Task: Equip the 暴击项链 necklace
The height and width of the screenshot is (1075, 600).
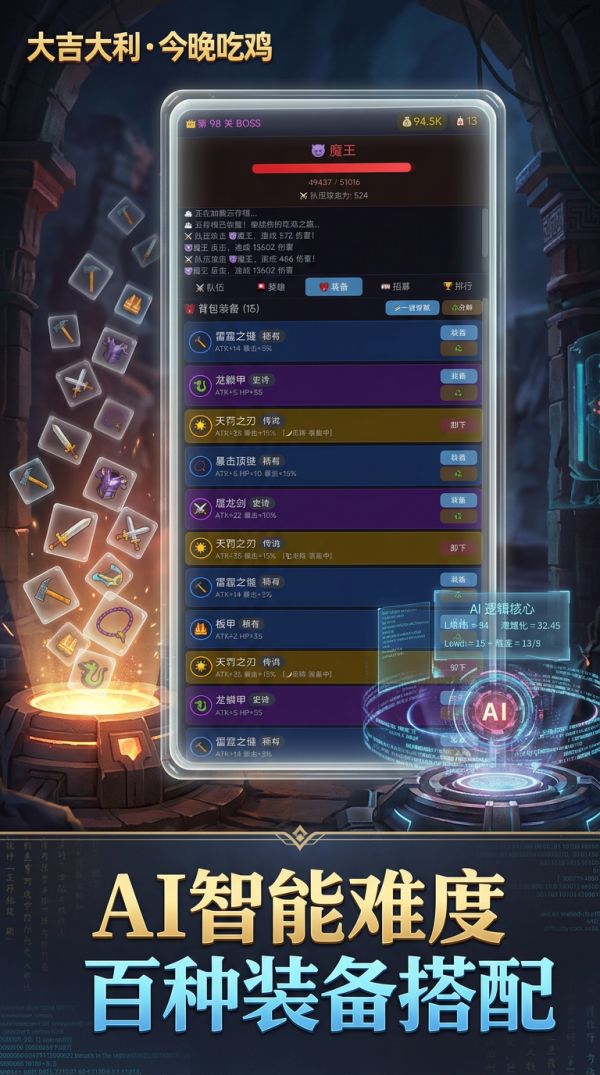Action: pos(458,457)
